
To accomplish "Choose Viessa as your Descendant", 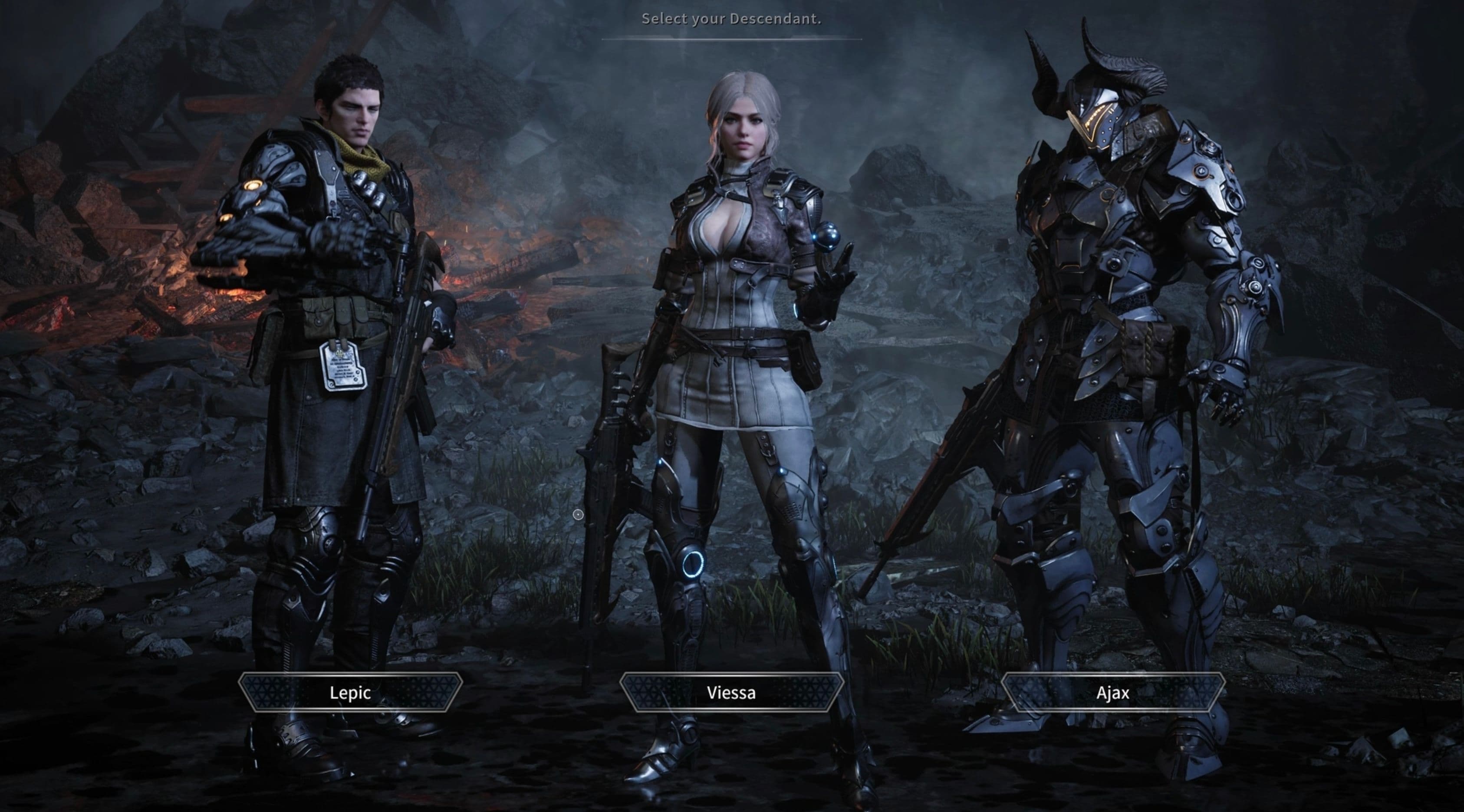I will [731, 692].
